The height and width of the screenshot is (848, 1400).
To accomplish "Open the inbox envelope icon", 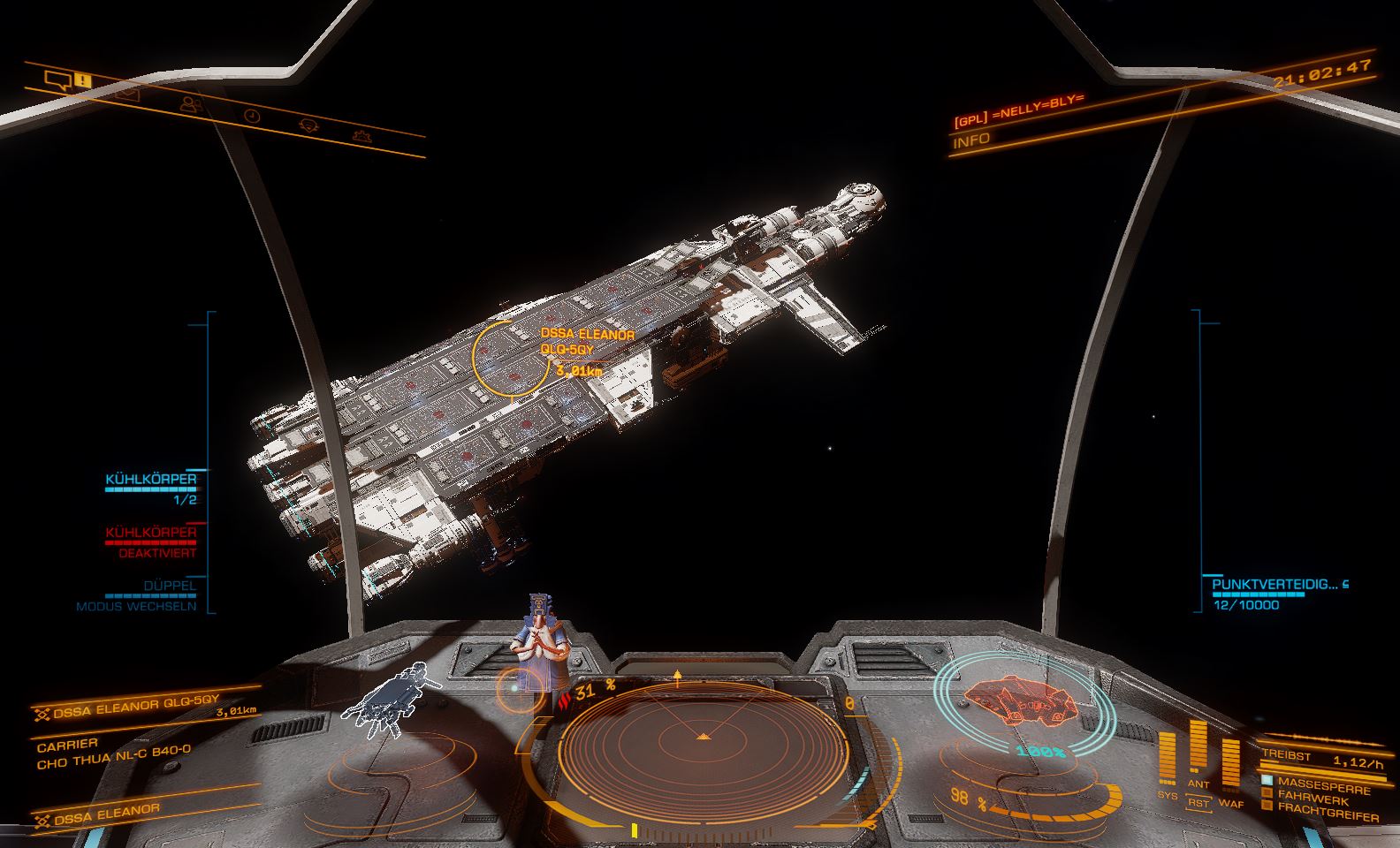I will pos(126,92).
